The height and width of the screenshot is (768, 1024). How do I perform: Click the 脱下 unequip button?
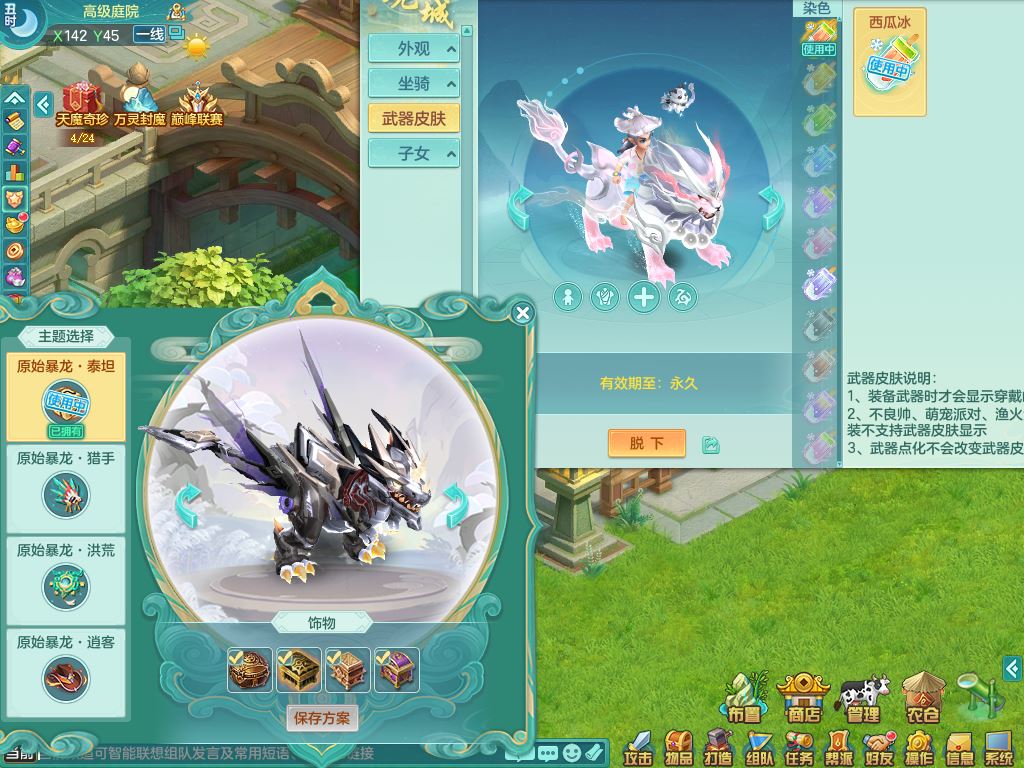click(646, 443)
